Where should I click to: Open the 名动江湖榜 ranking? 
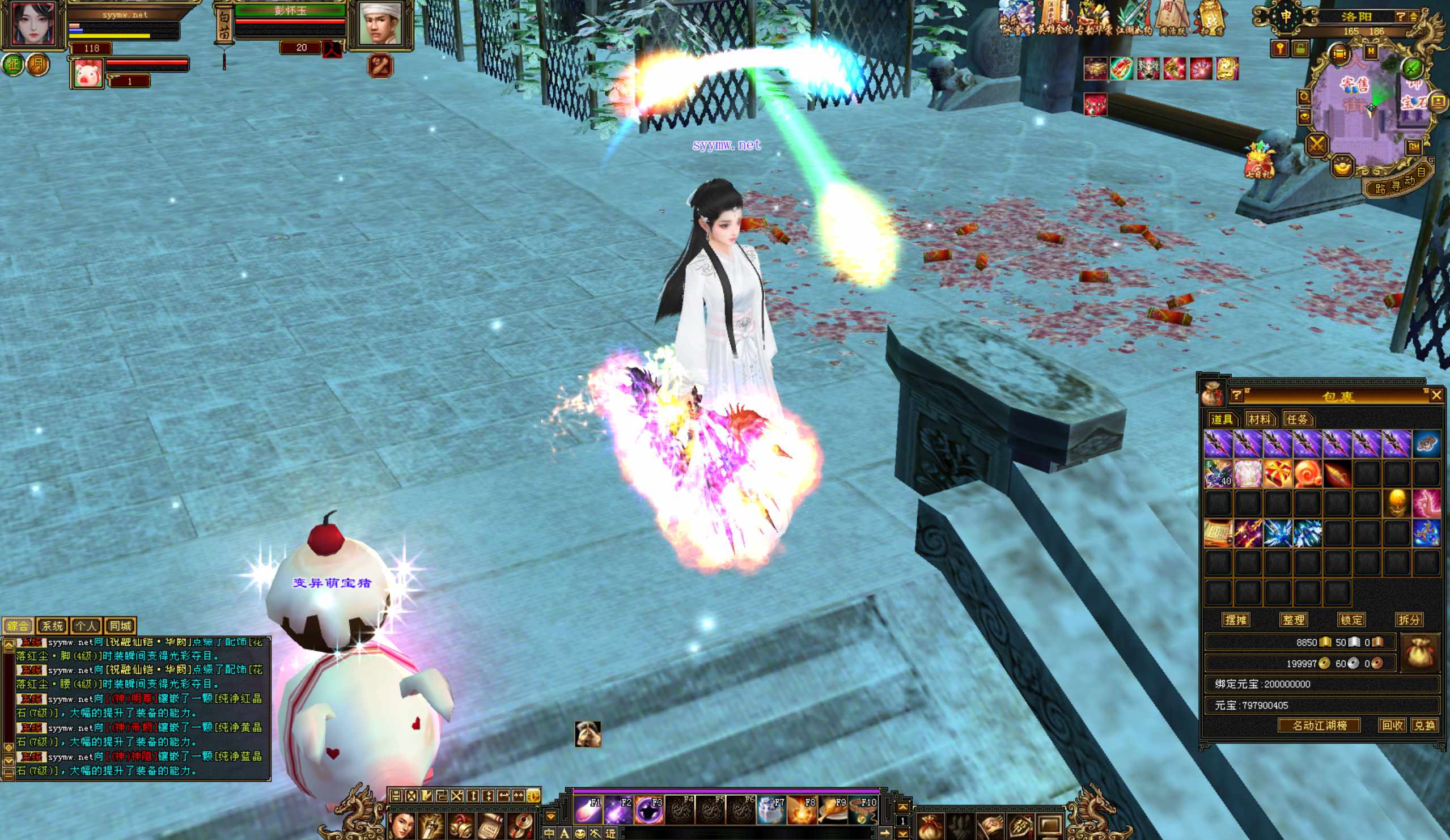click(1319, 726)
